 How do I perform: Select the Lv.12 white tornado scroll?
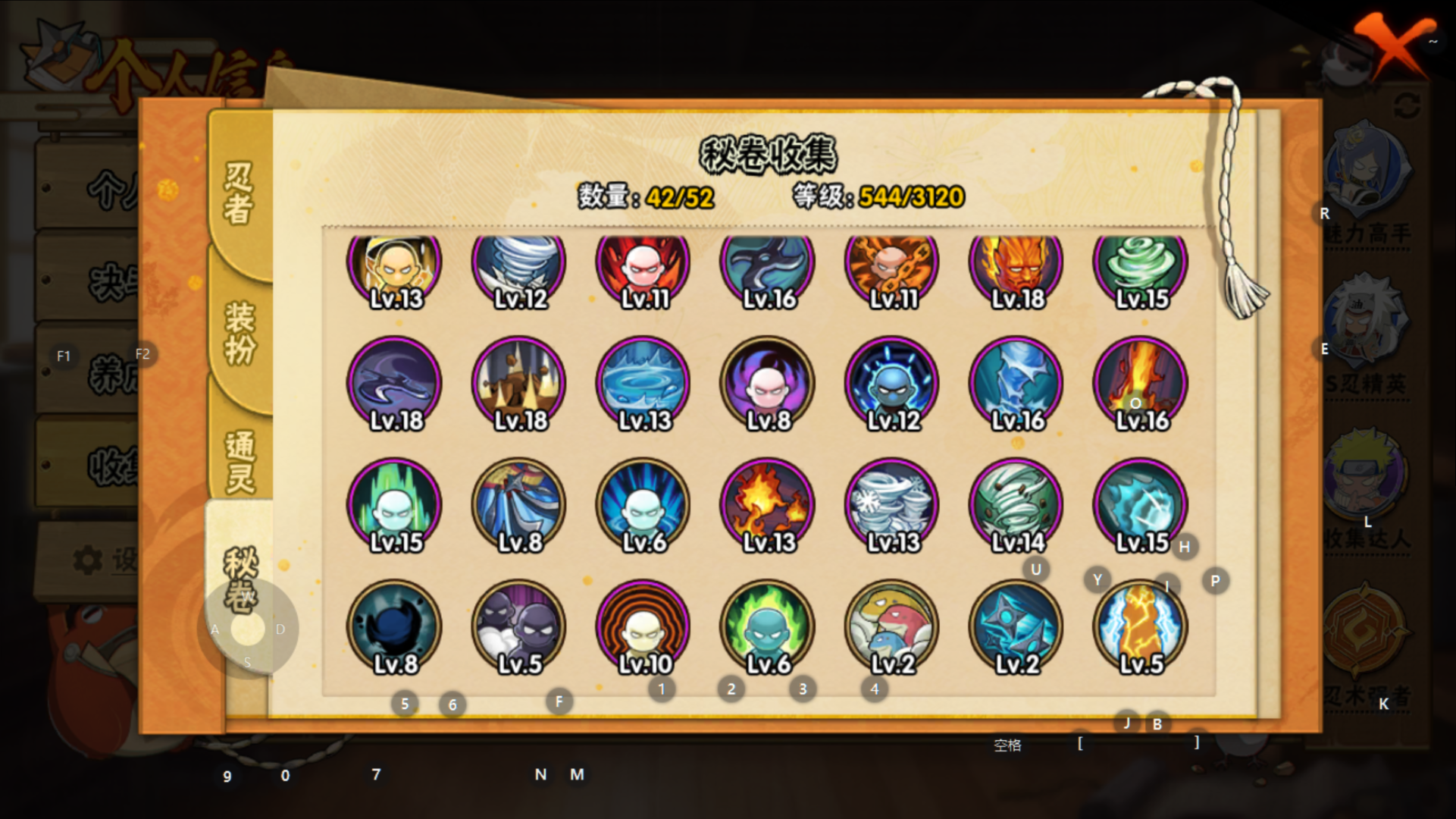pos(519,265)
